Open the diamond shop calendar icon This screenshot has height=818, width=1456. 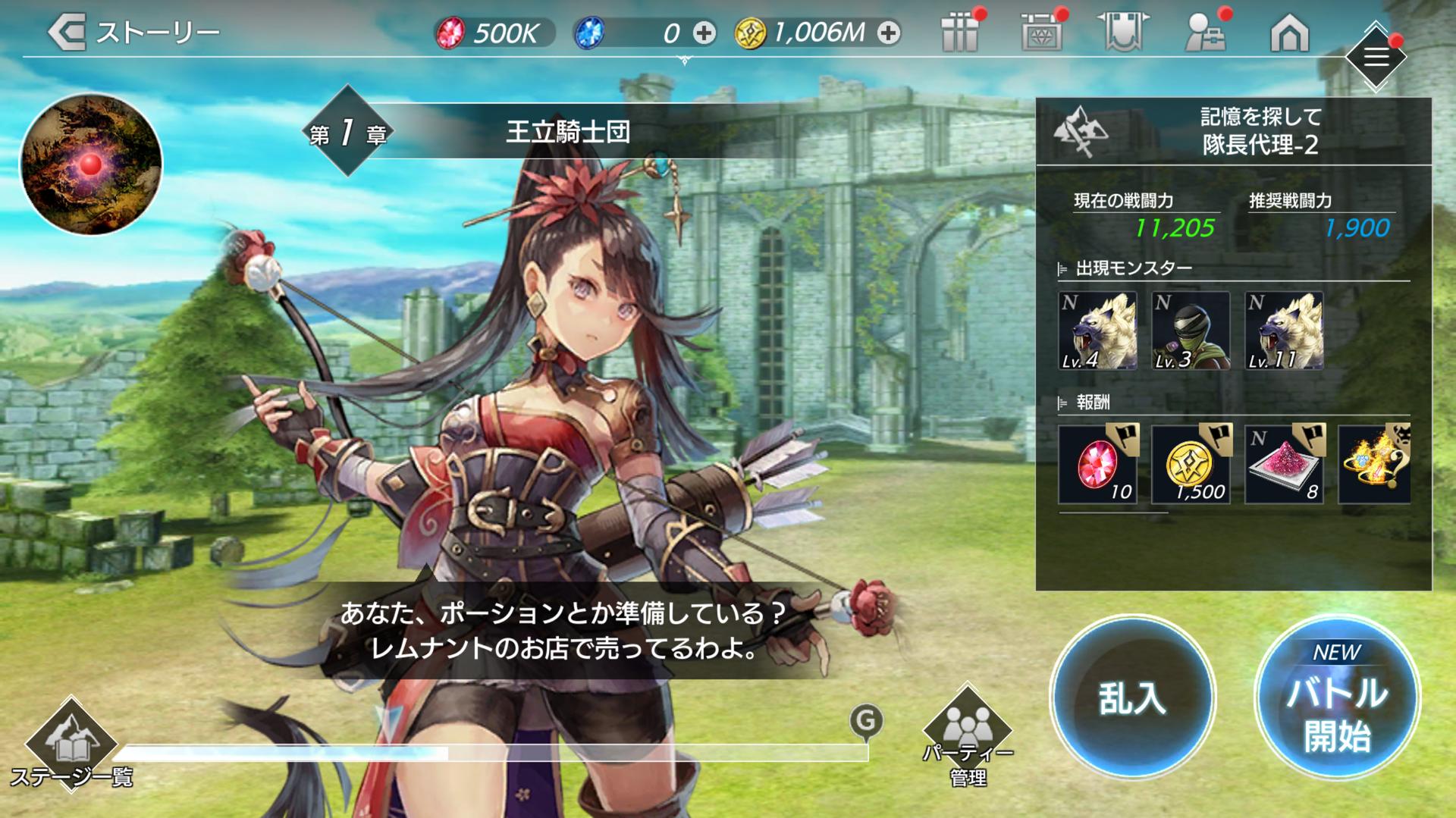[x=1042, y=33]
